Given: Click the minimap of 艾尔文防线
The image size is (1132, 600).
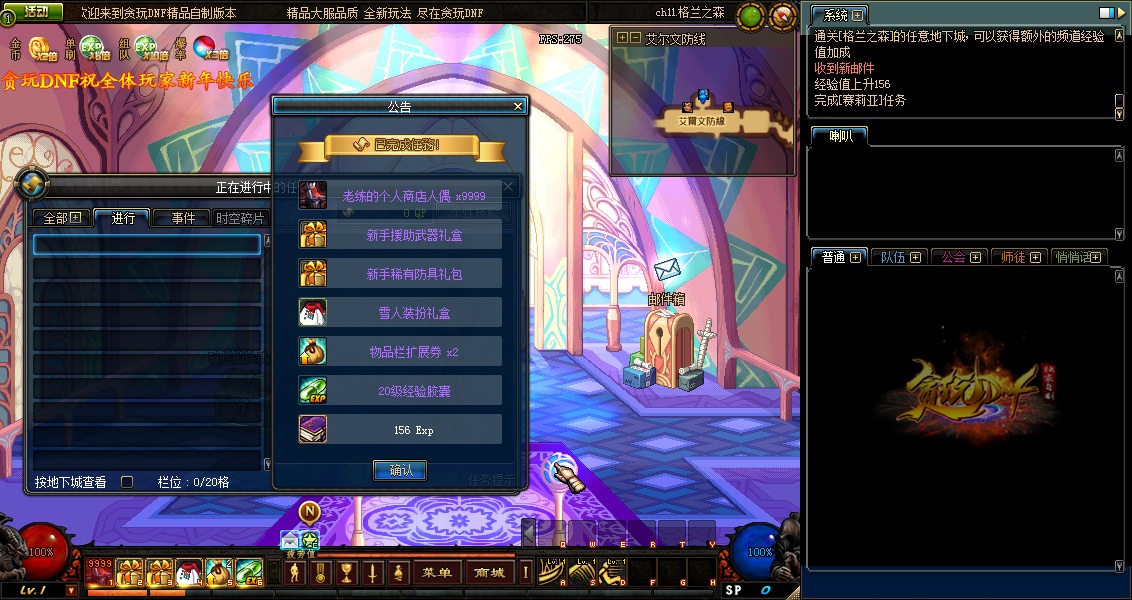Looking at the screenshot, I should click(x=702, y=110).
